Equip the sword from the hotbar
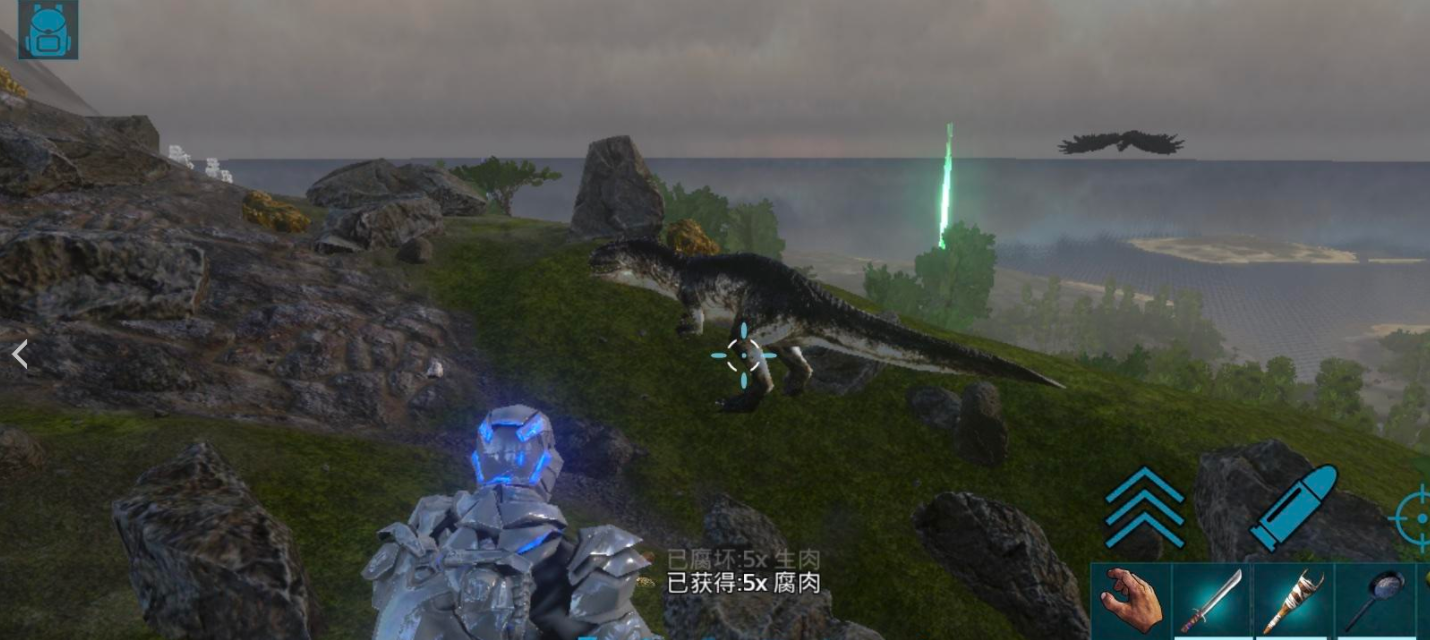The height and width of the screenshot is (640, 1430). pyautogui.click(x=1212, y=601)
